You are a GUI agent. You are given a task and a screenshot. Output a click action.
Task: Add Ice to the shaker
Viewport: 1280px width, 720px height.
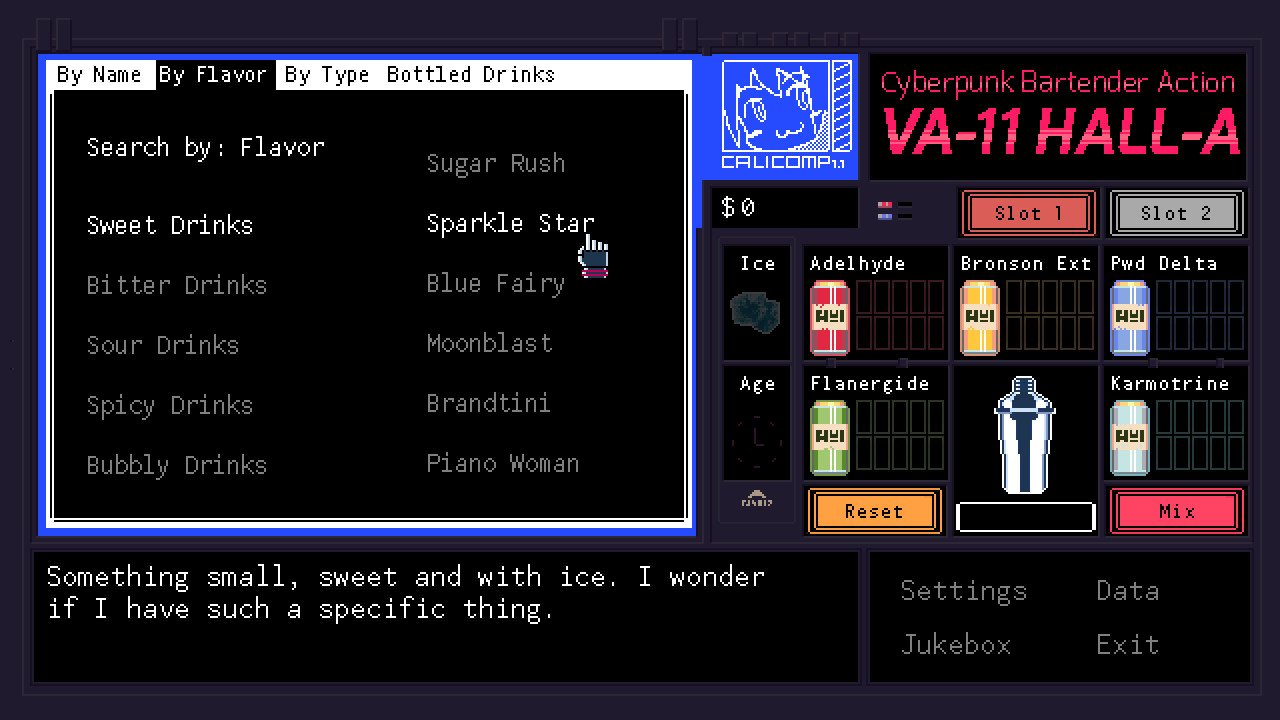click(x=756, y=305)
